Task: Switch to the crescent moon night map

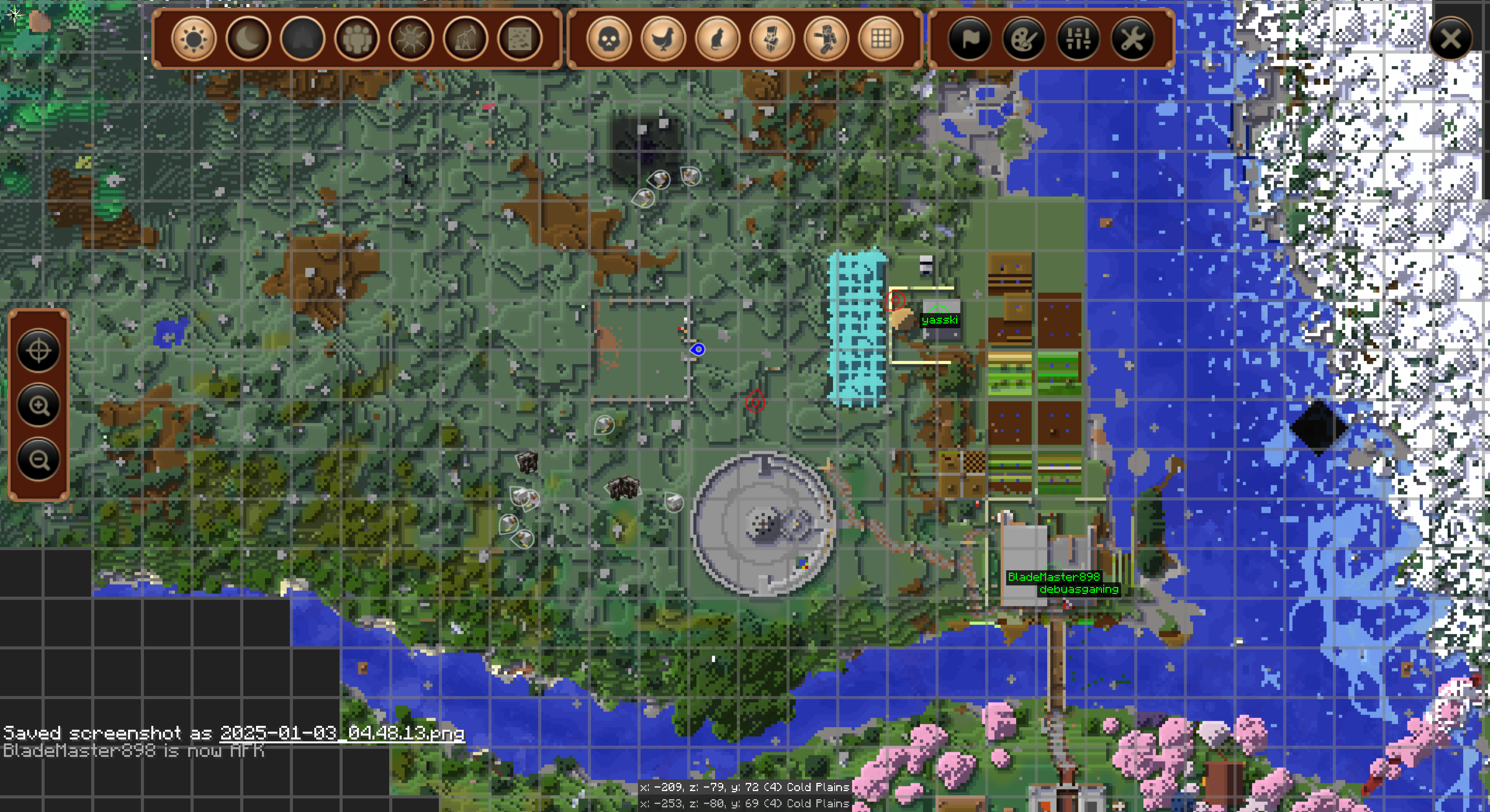Action: [248, 39]
